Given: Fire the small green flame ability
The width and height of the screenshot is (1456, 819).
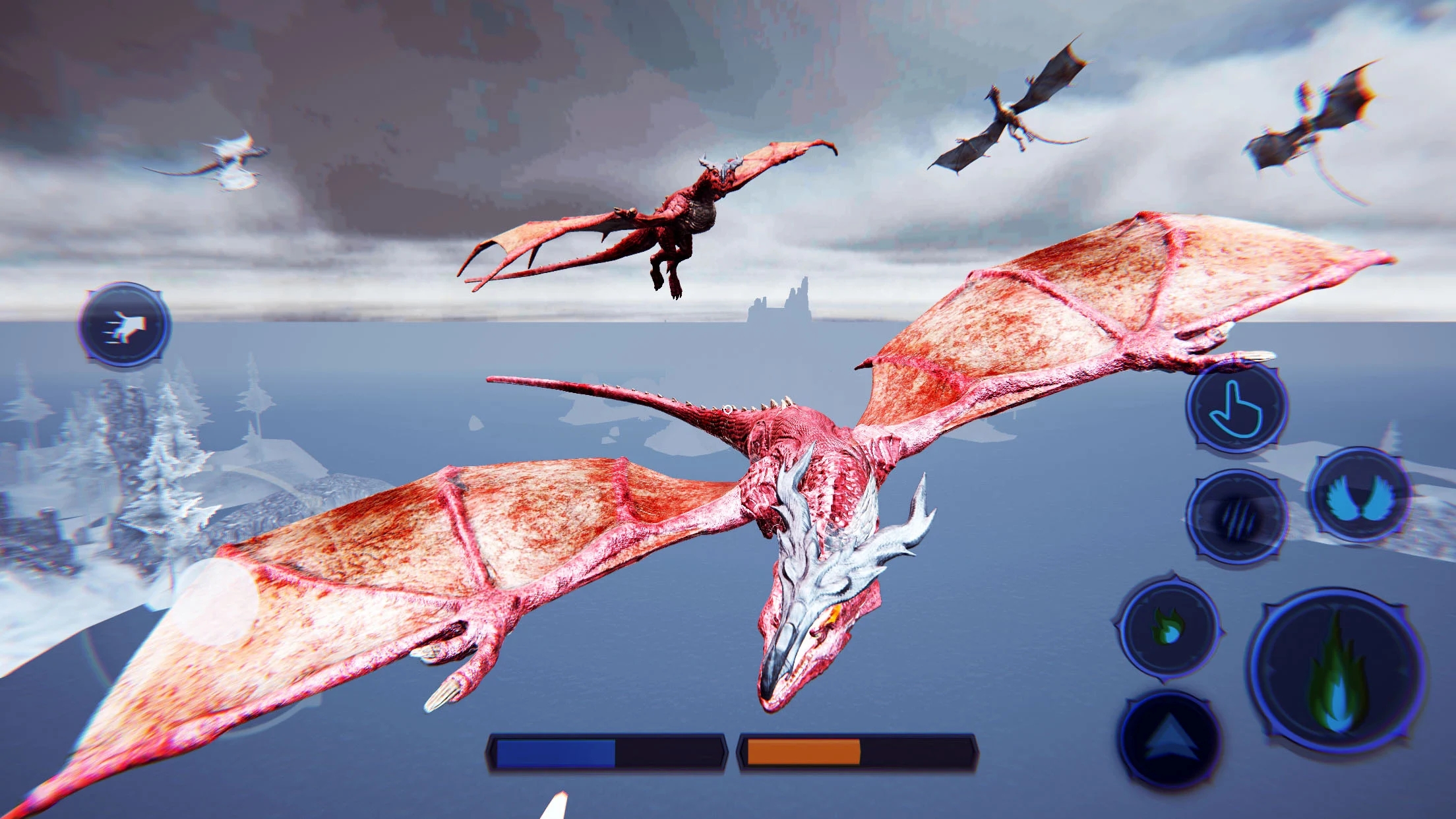Looking at the screenshot, I should pyautogui.click(x=1168, y=628).
